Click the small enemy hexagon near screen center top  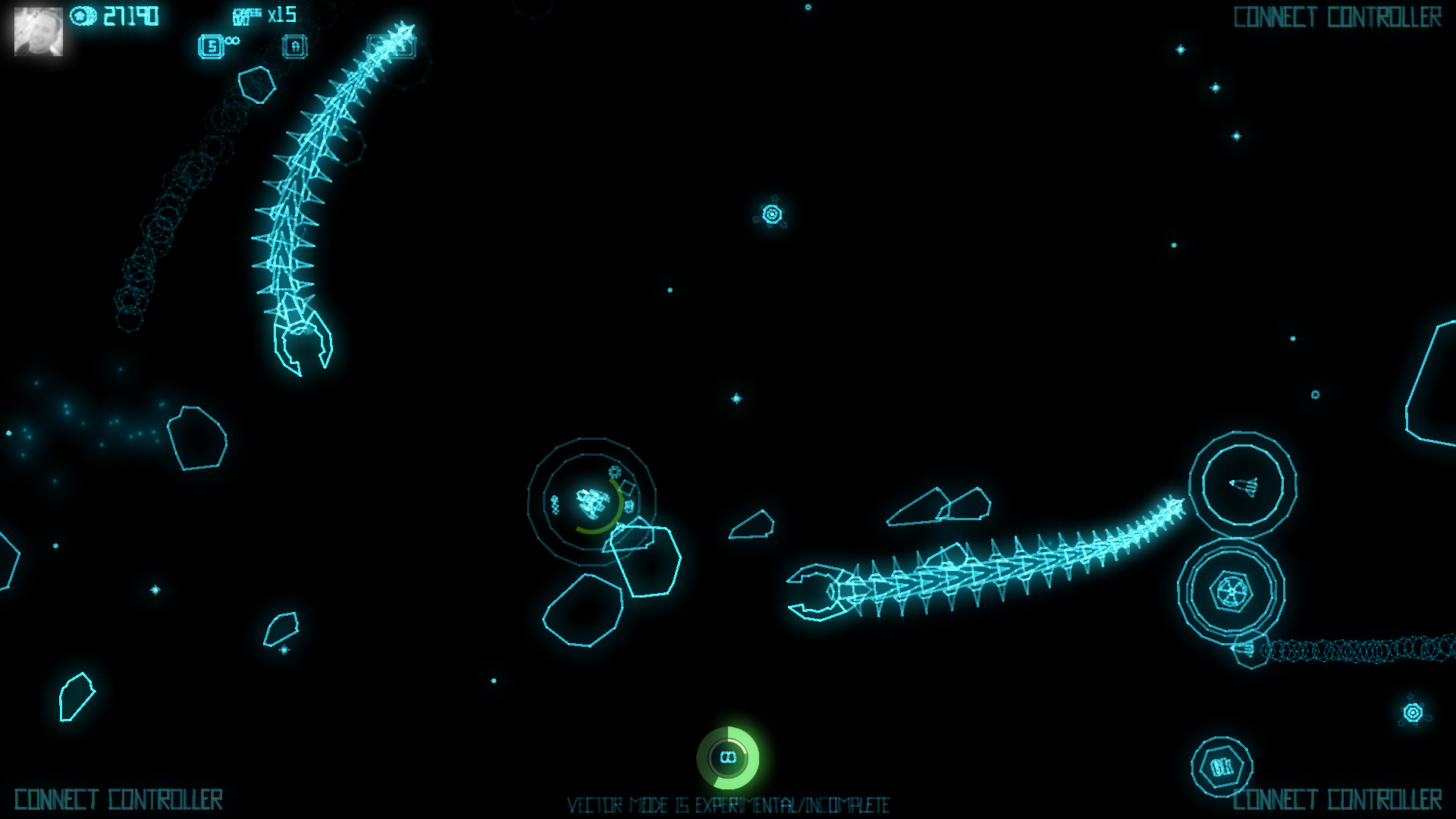coord(771,214)
